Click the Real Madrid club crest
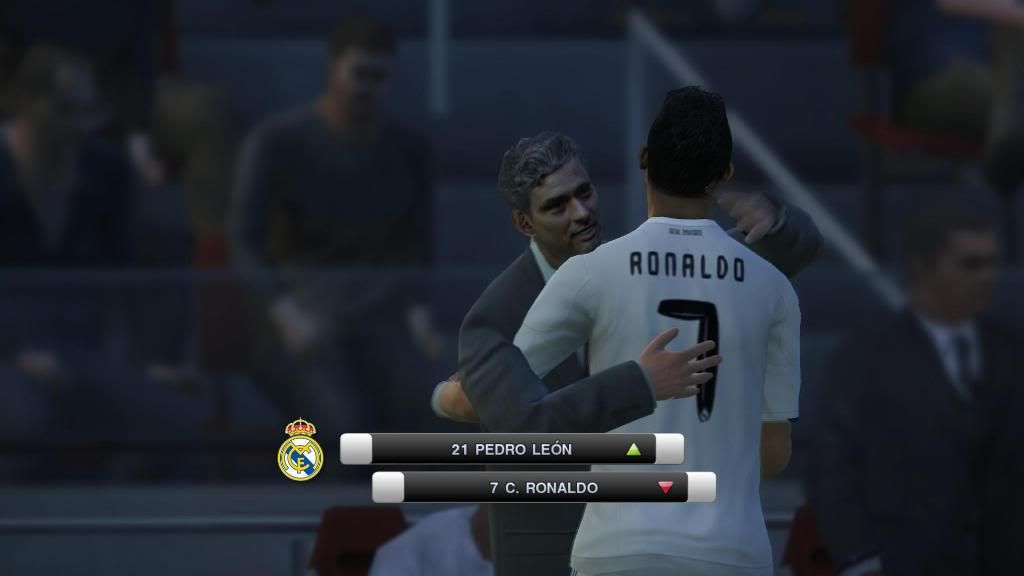The image size is (1024, 576). [x=300, y=450]
